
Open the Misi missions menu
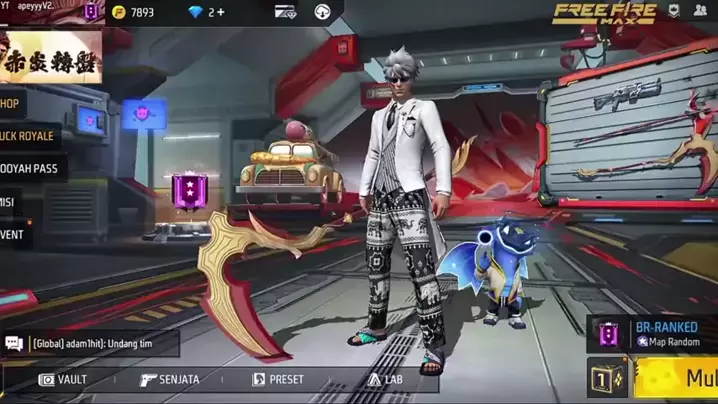coord(10,201)
